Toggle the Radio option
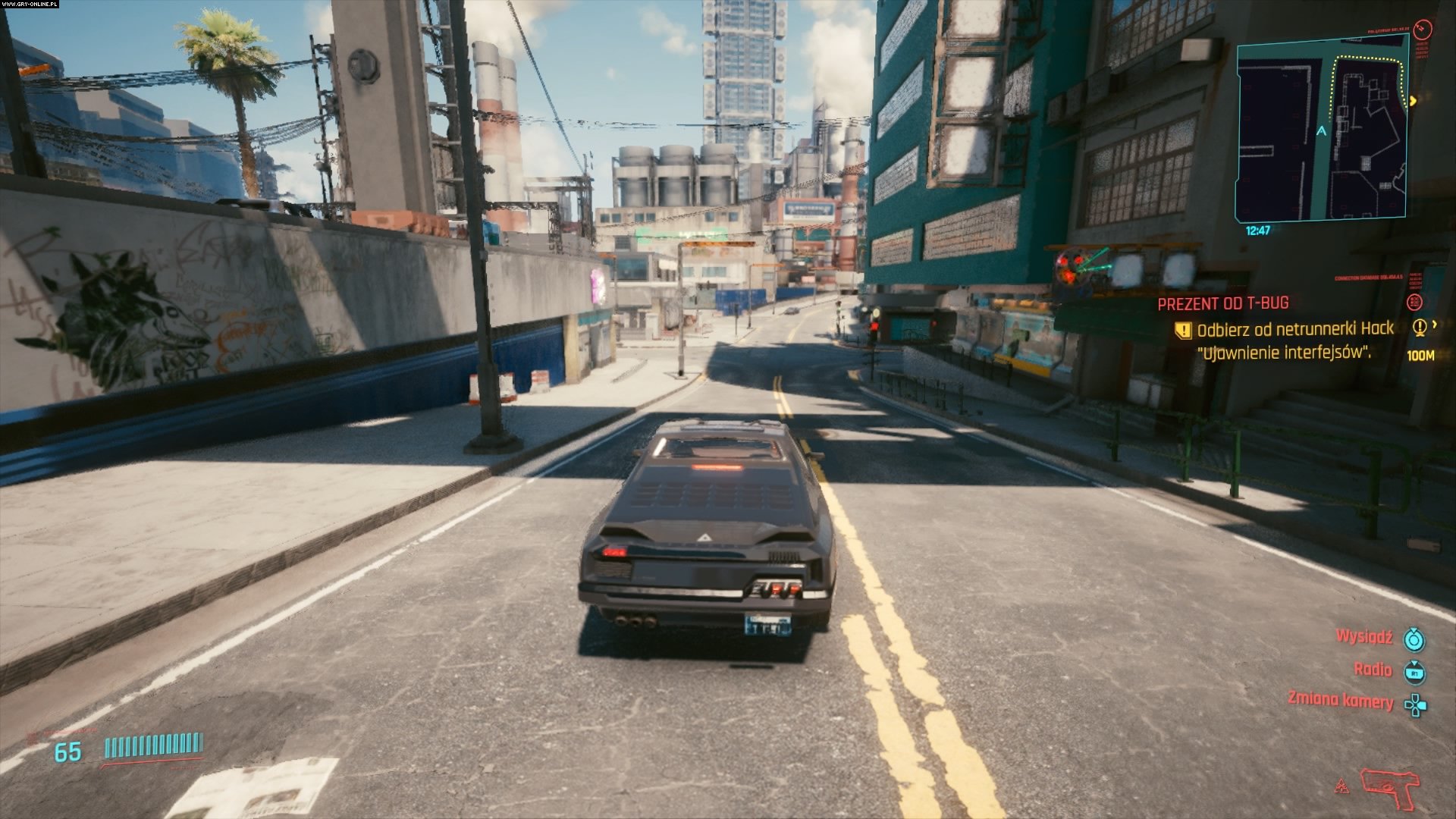 point(1373,670)
